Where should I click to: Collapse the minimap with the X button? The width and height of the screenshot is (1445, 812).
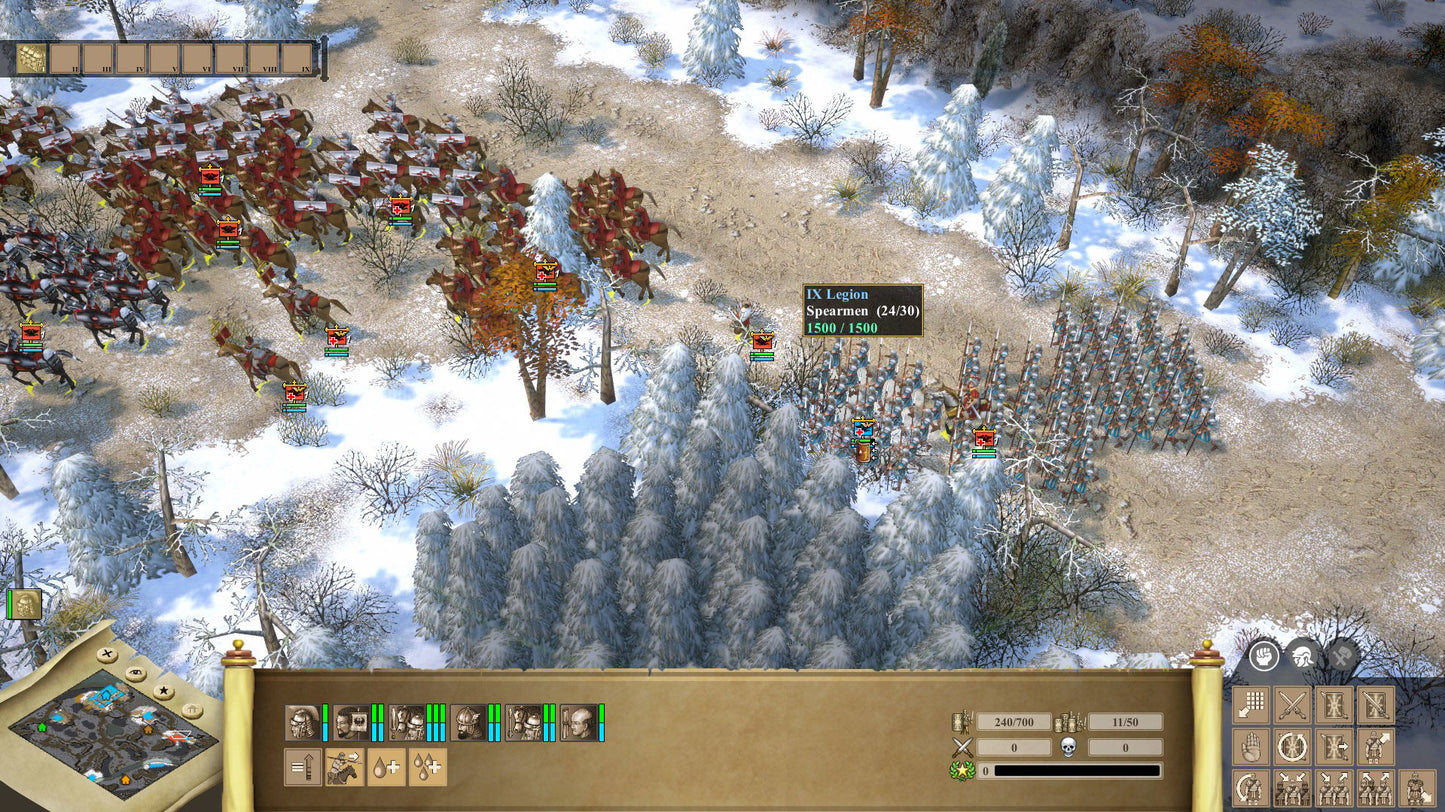click(107, 655)
